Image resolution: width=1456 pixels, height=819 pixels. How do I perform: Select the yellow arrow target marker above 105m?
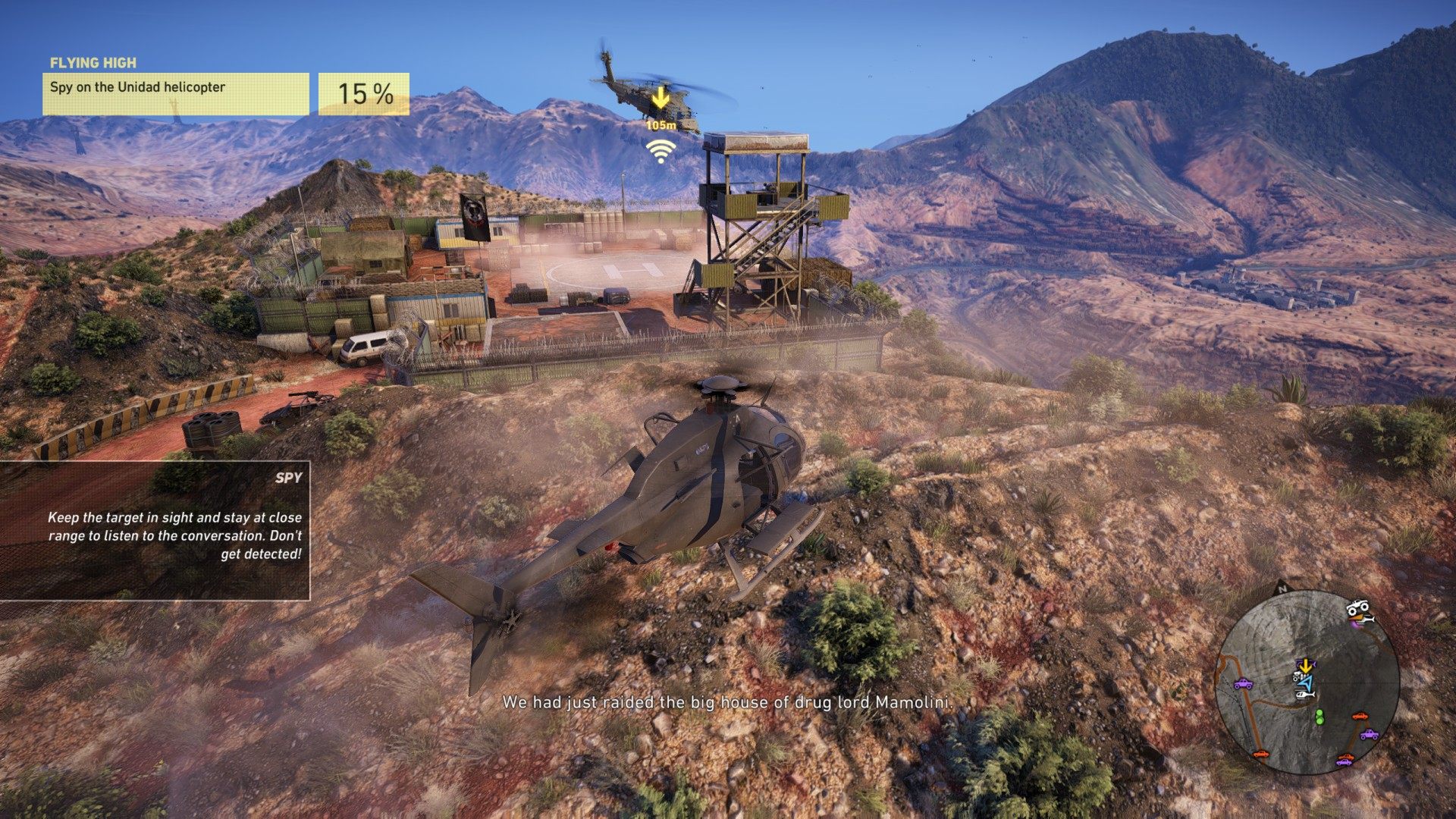click(x=661, y=97)
